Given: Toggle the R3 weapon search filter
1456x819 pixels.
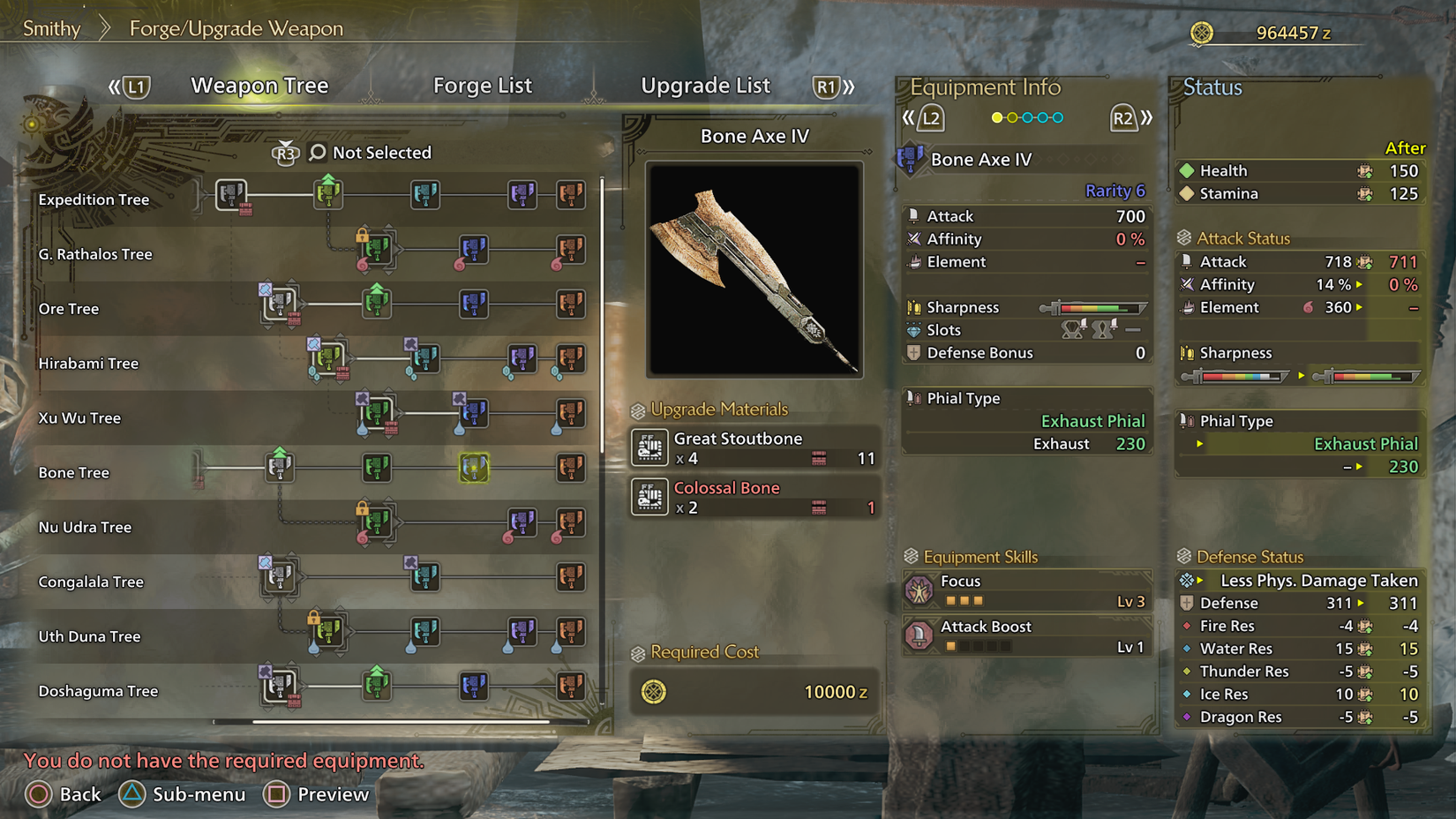Looking at the screenshot, I should click(x=284, y=152).
